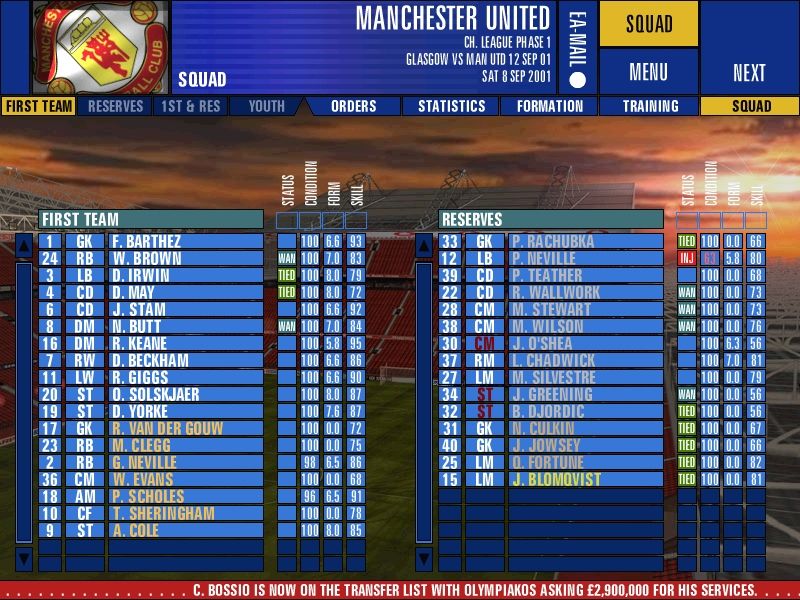800x600 pixels.
Task: Choose D. Beckham's player row
Action: tap(185, 360)
